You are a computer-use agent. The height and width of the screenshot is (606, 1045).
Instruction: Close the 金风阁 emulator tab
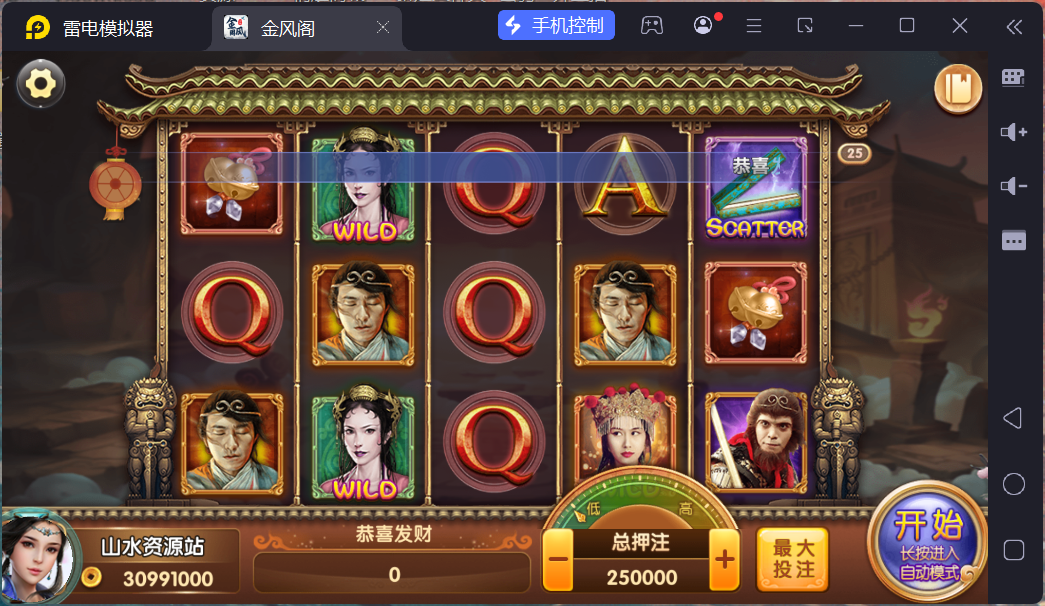point(383,28)
